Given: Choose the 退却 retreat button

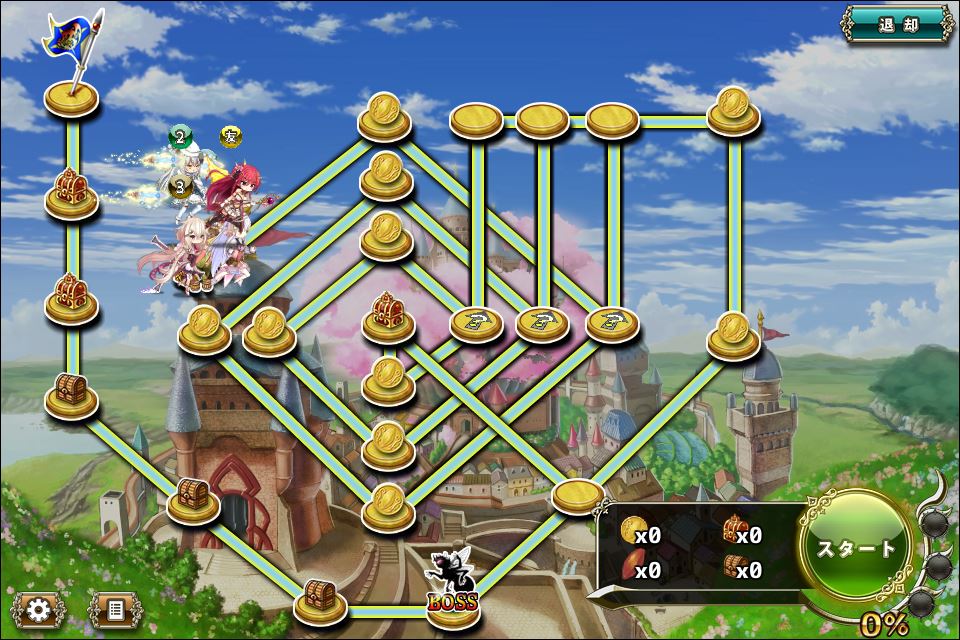Looking at the screenshot, I should [x=896, y=26].
